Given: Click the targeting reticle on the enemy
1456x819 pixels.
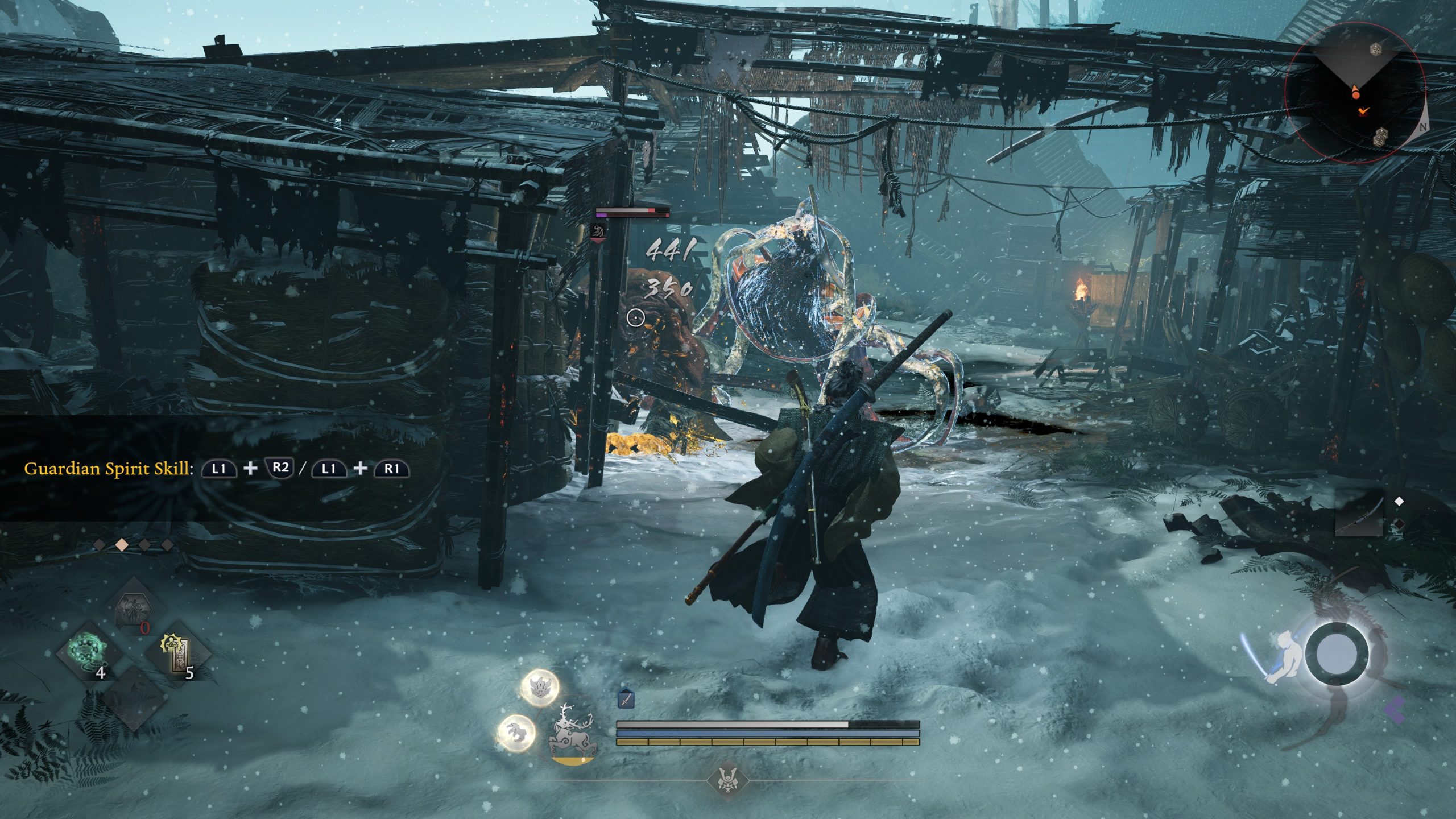Looking at the screenshot, I should (636, 318).
